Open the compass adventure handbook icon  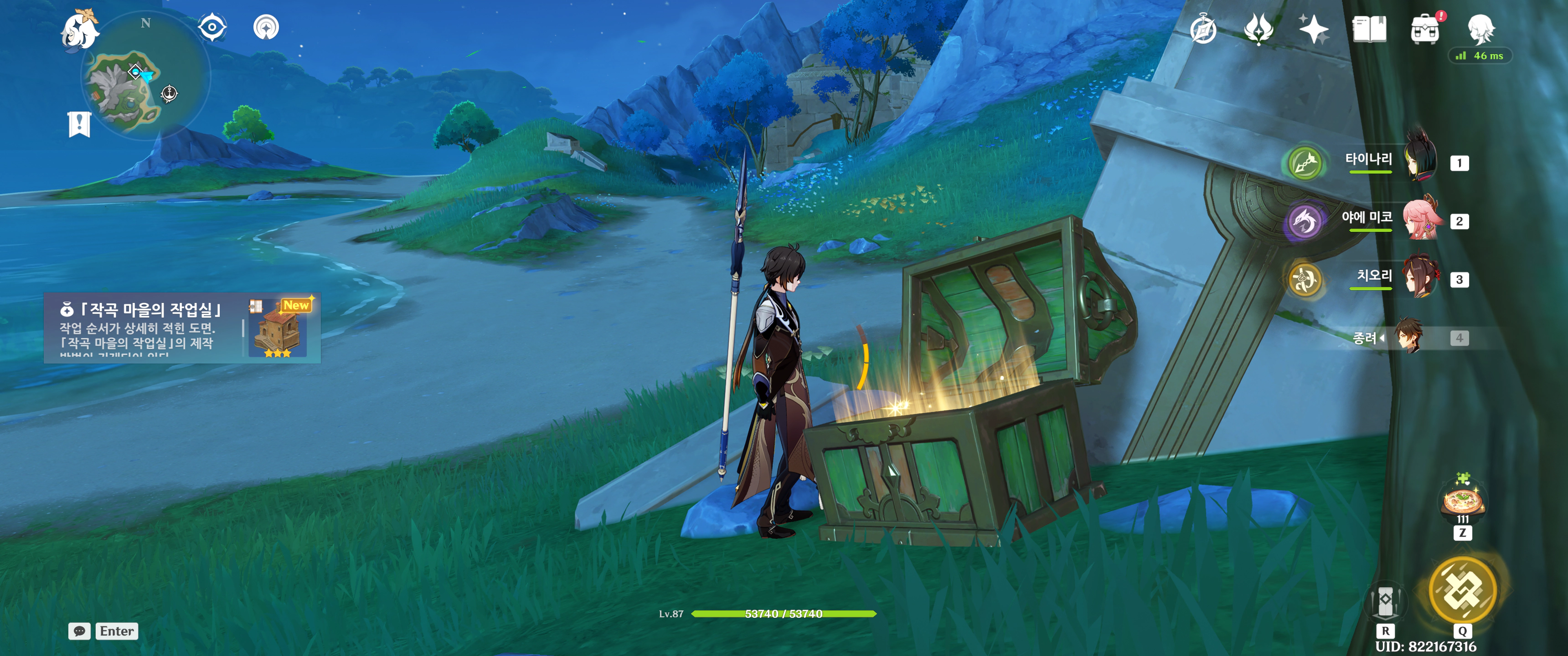[x=1203, y=29]
